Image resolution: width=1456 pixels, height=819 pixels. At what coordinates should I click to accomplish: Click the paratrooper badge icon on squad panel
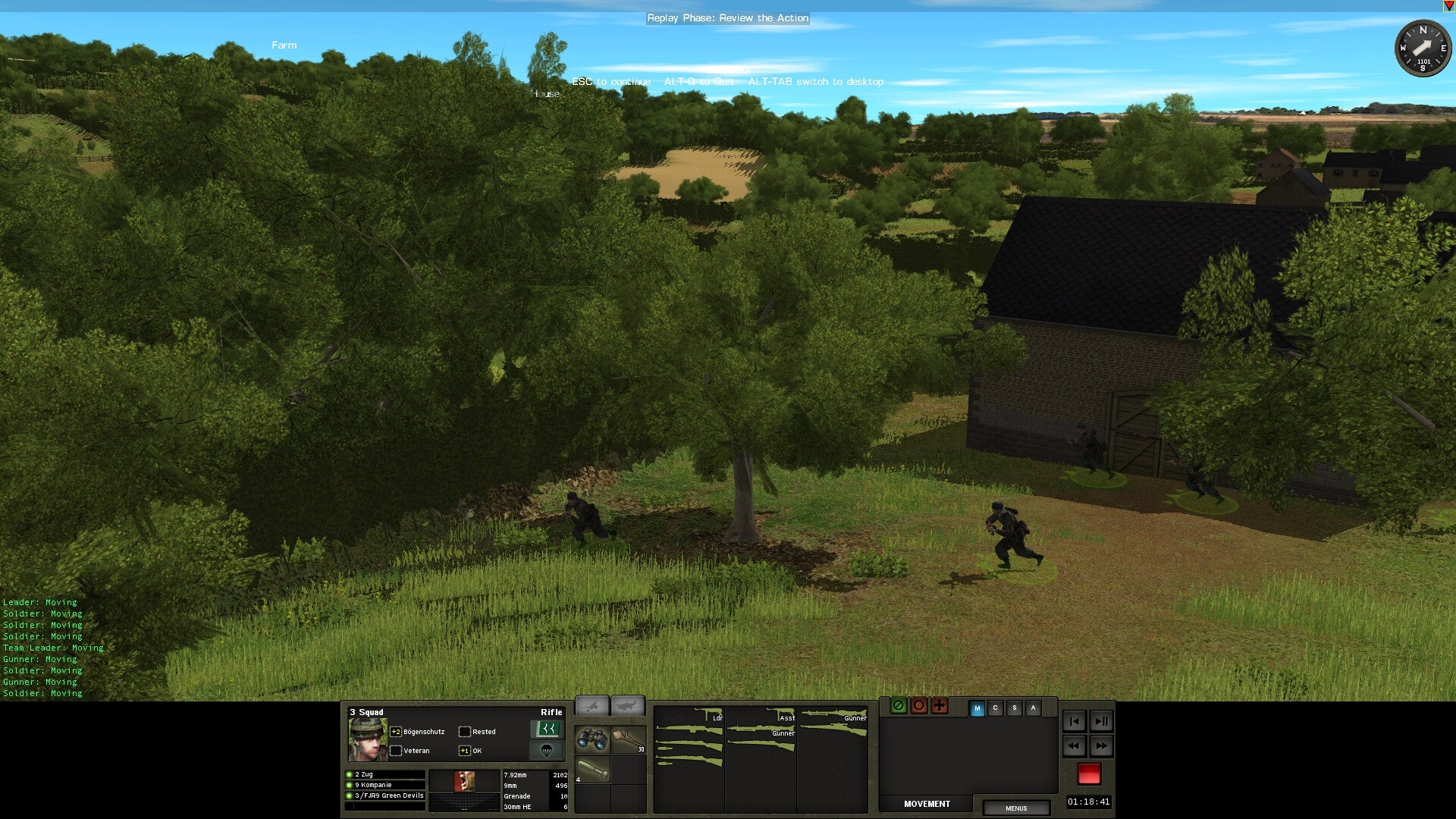coord(548,751)
